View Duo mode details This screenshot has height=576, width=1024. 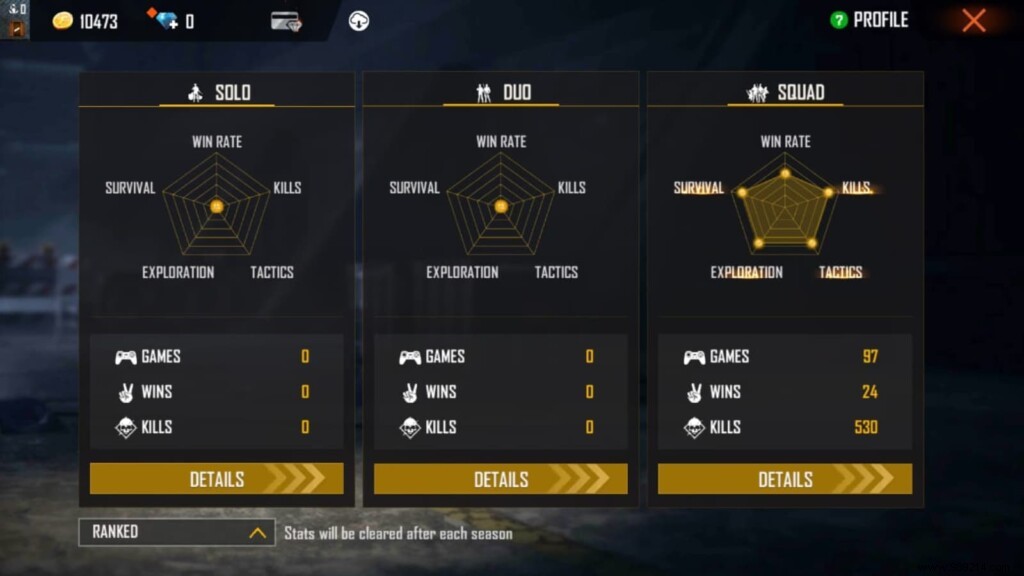tap(500, 479)
